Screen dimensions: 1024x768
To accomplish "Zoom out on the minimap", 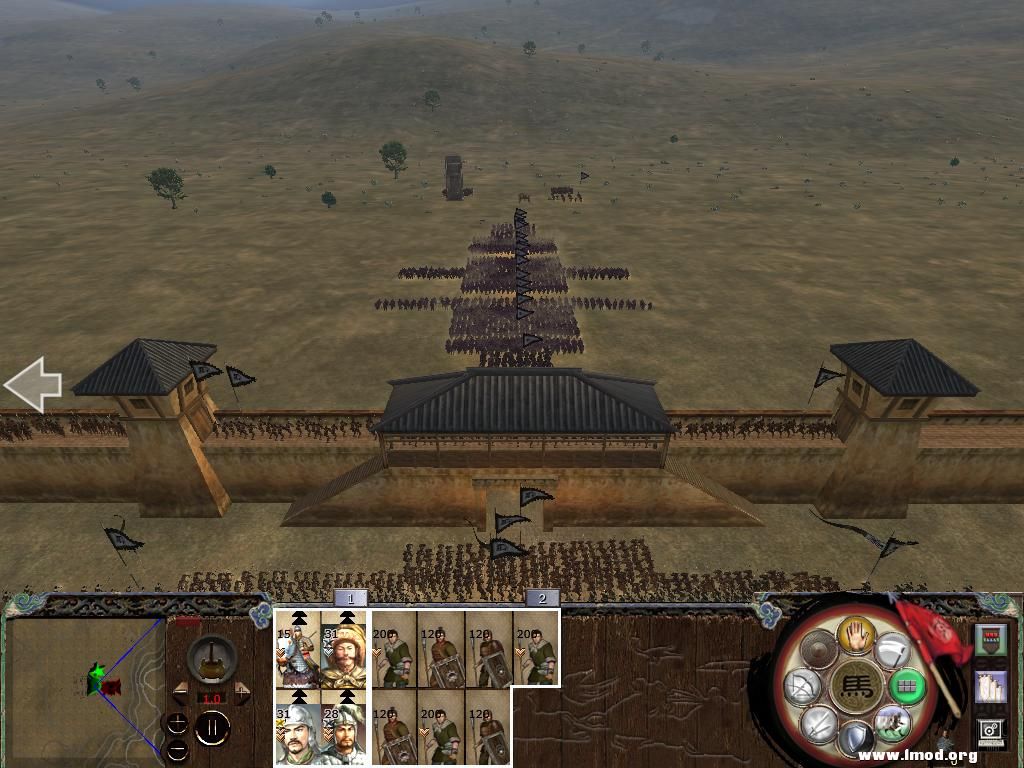I will tap(177, 749).
